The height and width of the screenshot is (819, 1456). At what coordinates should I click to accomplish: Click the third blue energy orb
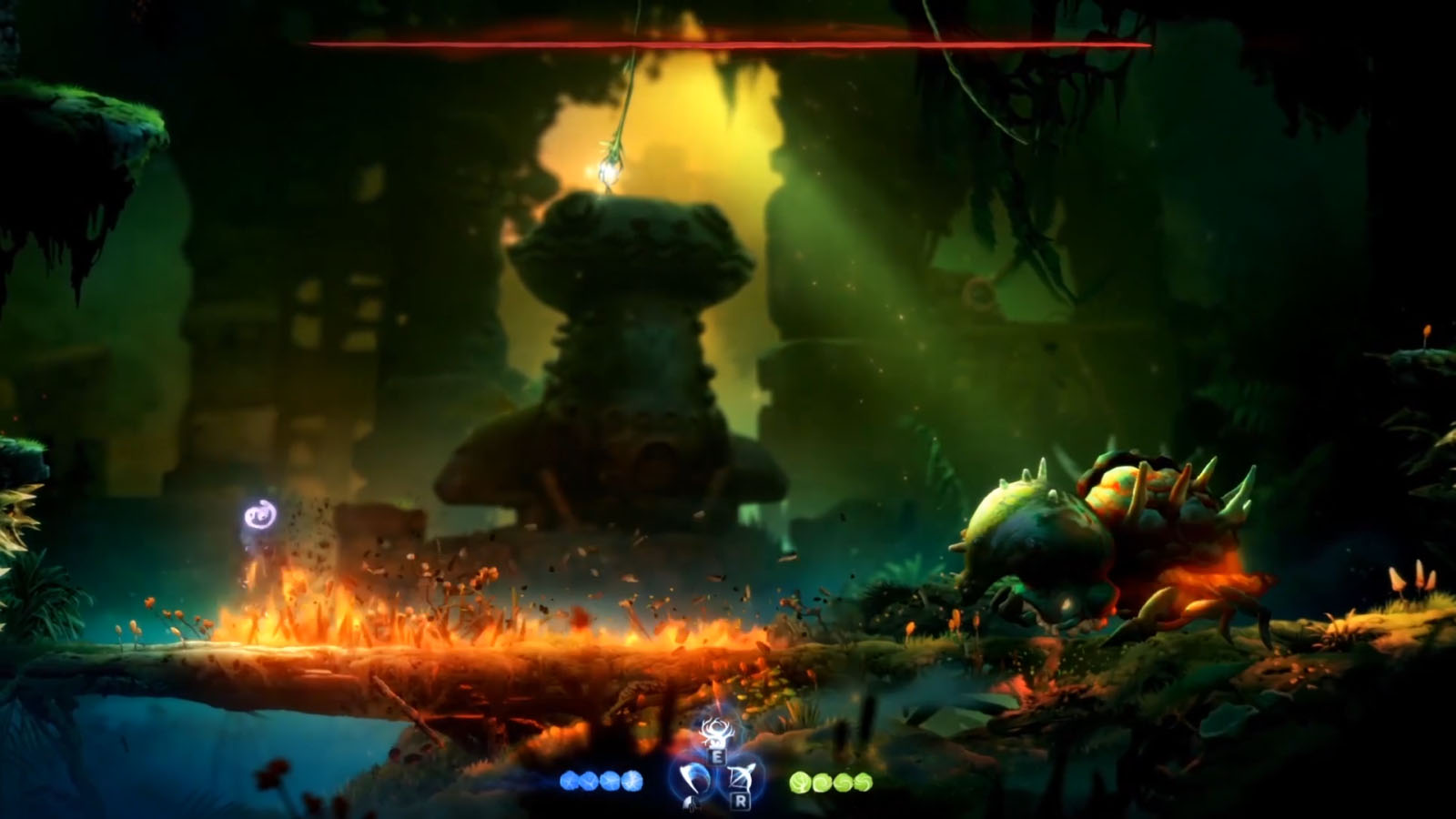608,779
